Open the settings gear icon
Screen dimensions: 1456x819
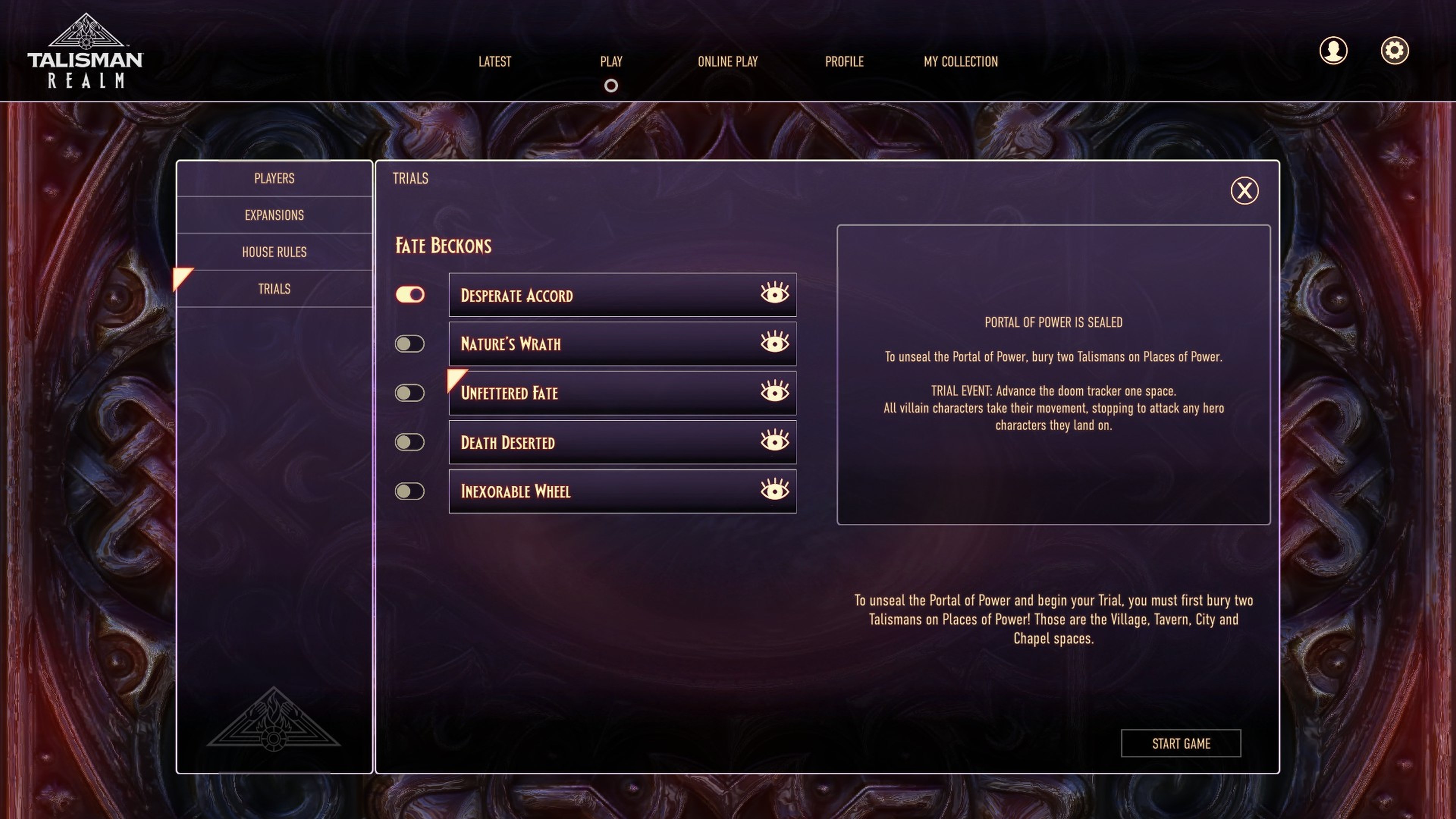[1395, 50]
